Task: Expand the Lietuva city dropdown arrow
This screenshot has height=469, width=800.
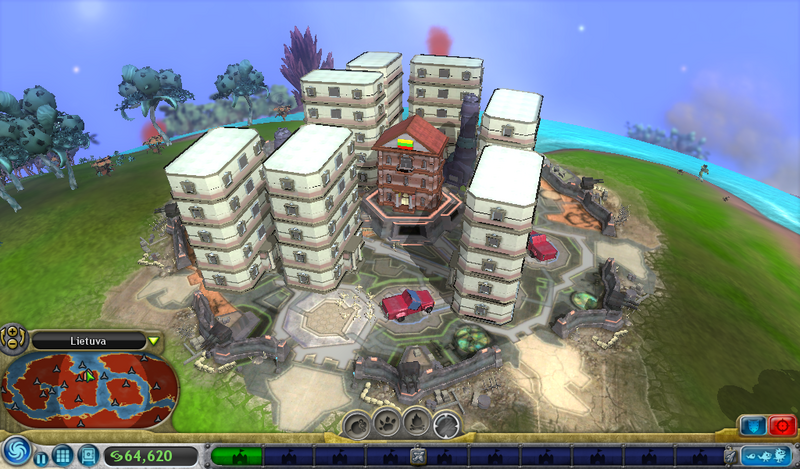Action: pyautogui.click(x=153, y=341)
